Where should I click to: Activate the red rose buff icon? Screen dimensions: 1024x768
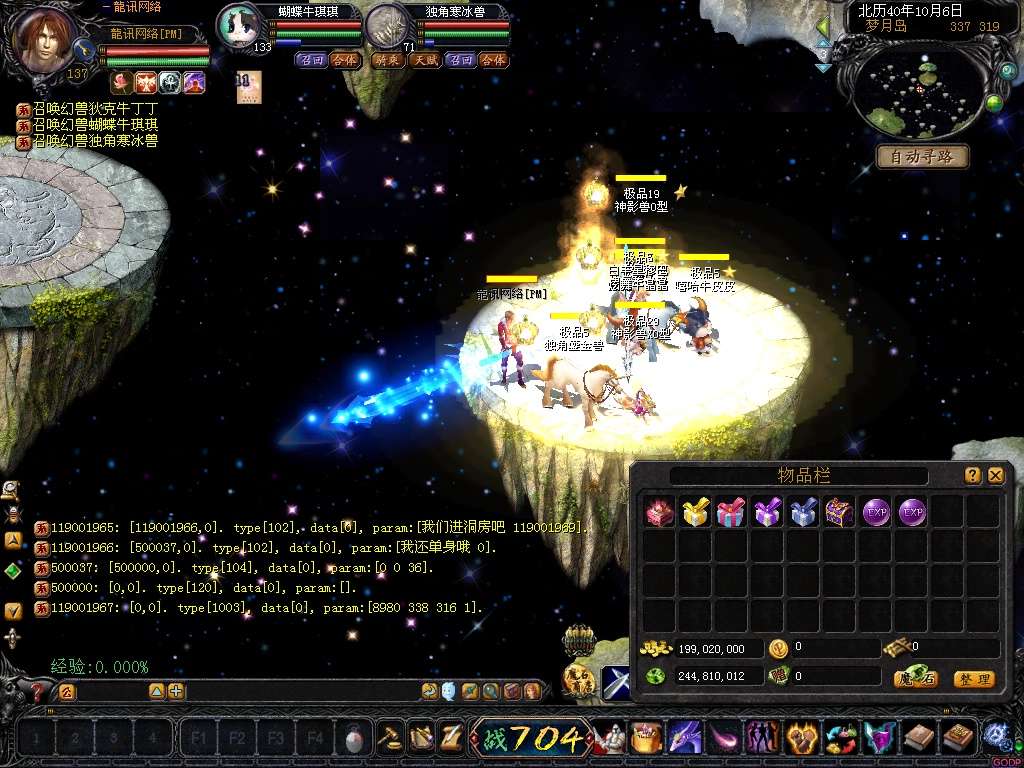point(120,82)
